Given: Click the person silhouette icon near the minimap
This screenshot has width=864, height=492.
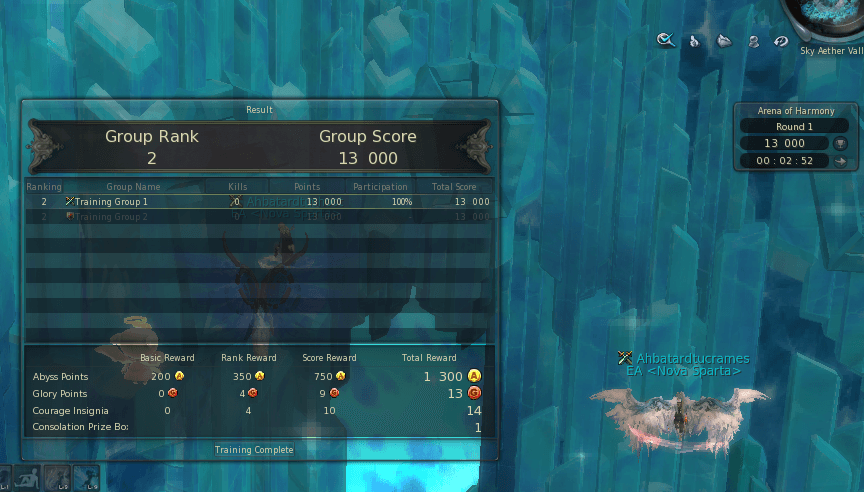Looking at the screenshot, I should (753, 41).
